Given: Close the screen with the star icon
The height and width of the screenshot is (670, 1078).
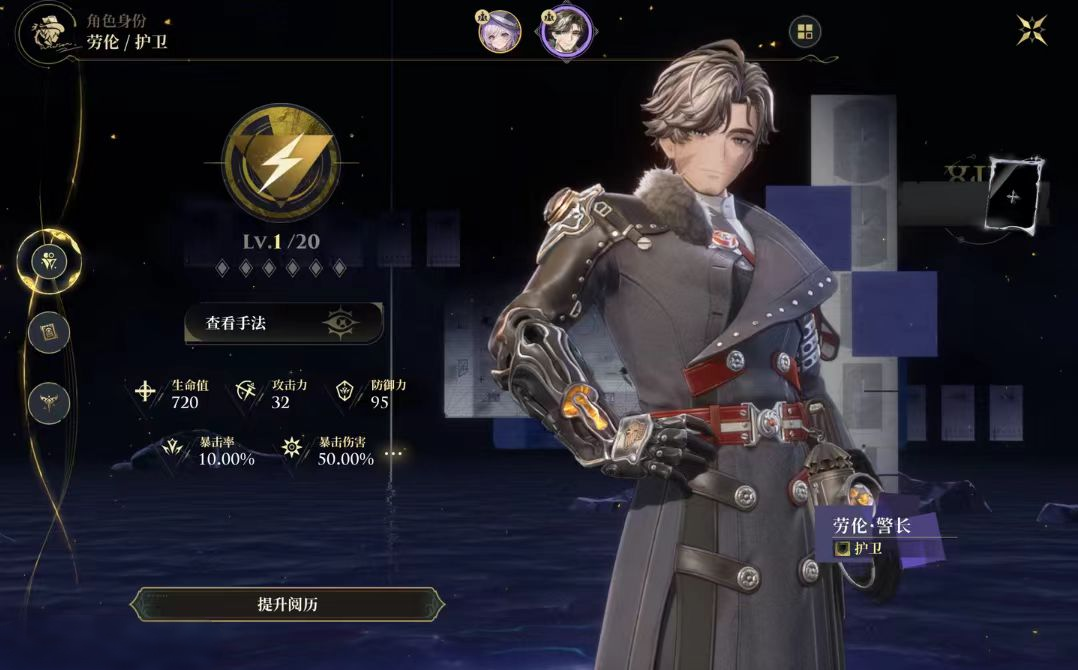Looking at the screenshot, I should [1032, 30].
